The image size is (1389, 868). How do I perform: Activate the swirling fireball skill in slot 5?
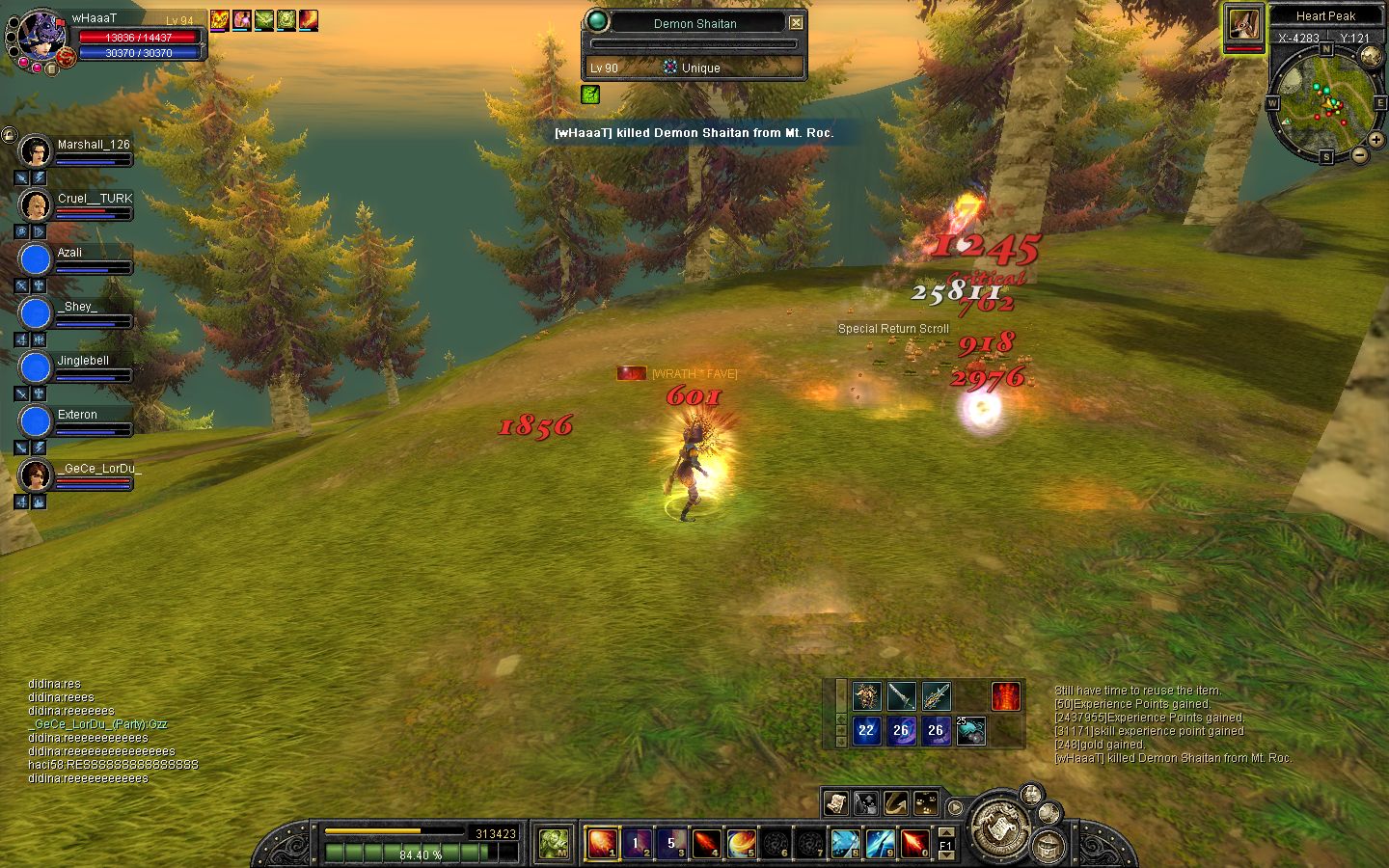741,843
